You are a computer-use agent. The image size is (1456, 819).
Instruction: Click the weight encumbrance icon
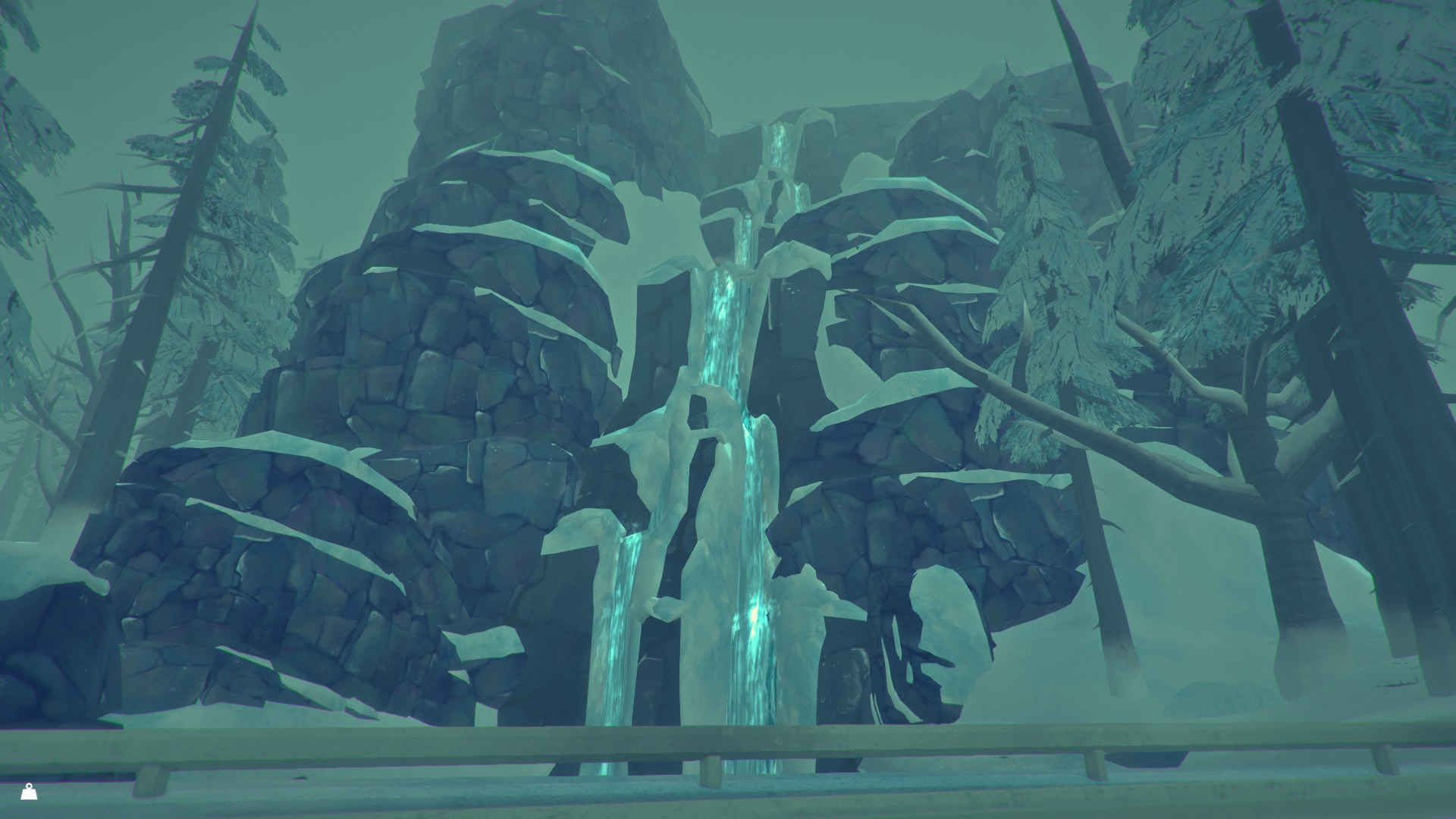pyautogui.click(x=29, y=792)
